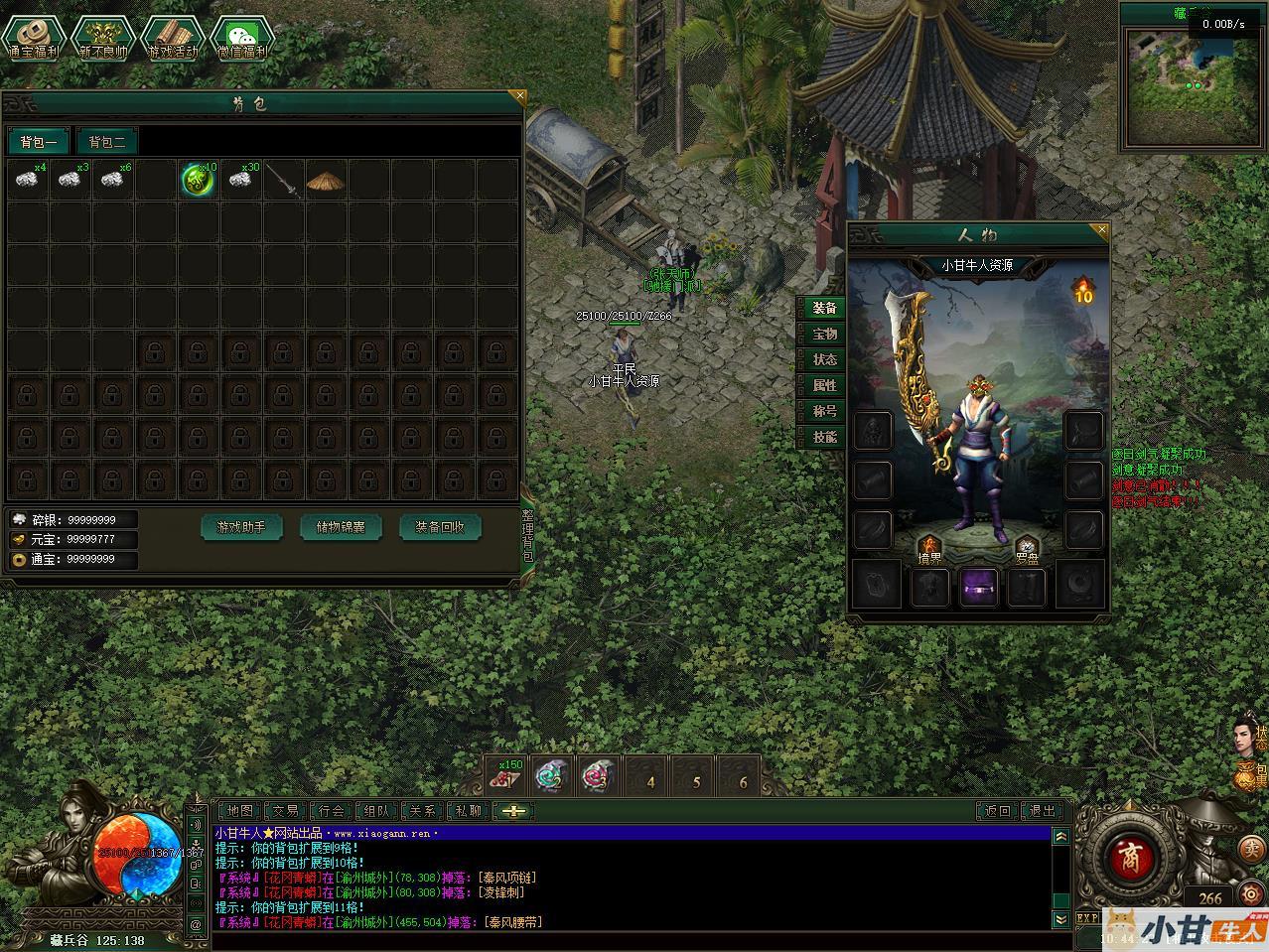Viewport: 1269px width, 952px height.
Task: Open the 游戏活动 events icon
Action: tap(173, 38)
